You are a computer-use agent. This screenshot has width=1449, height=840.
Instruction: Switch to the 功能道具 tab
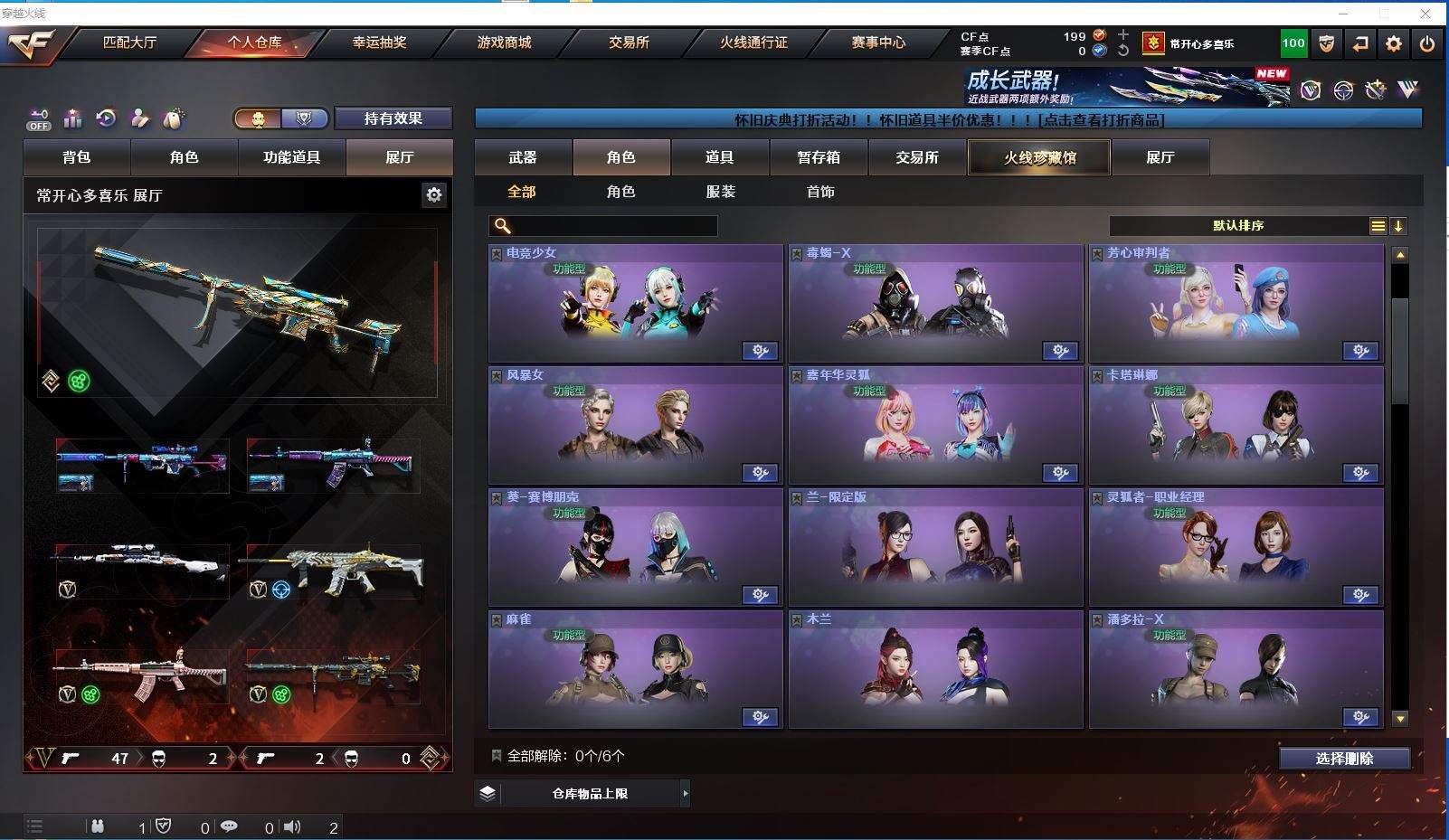[x=291, y=157]
